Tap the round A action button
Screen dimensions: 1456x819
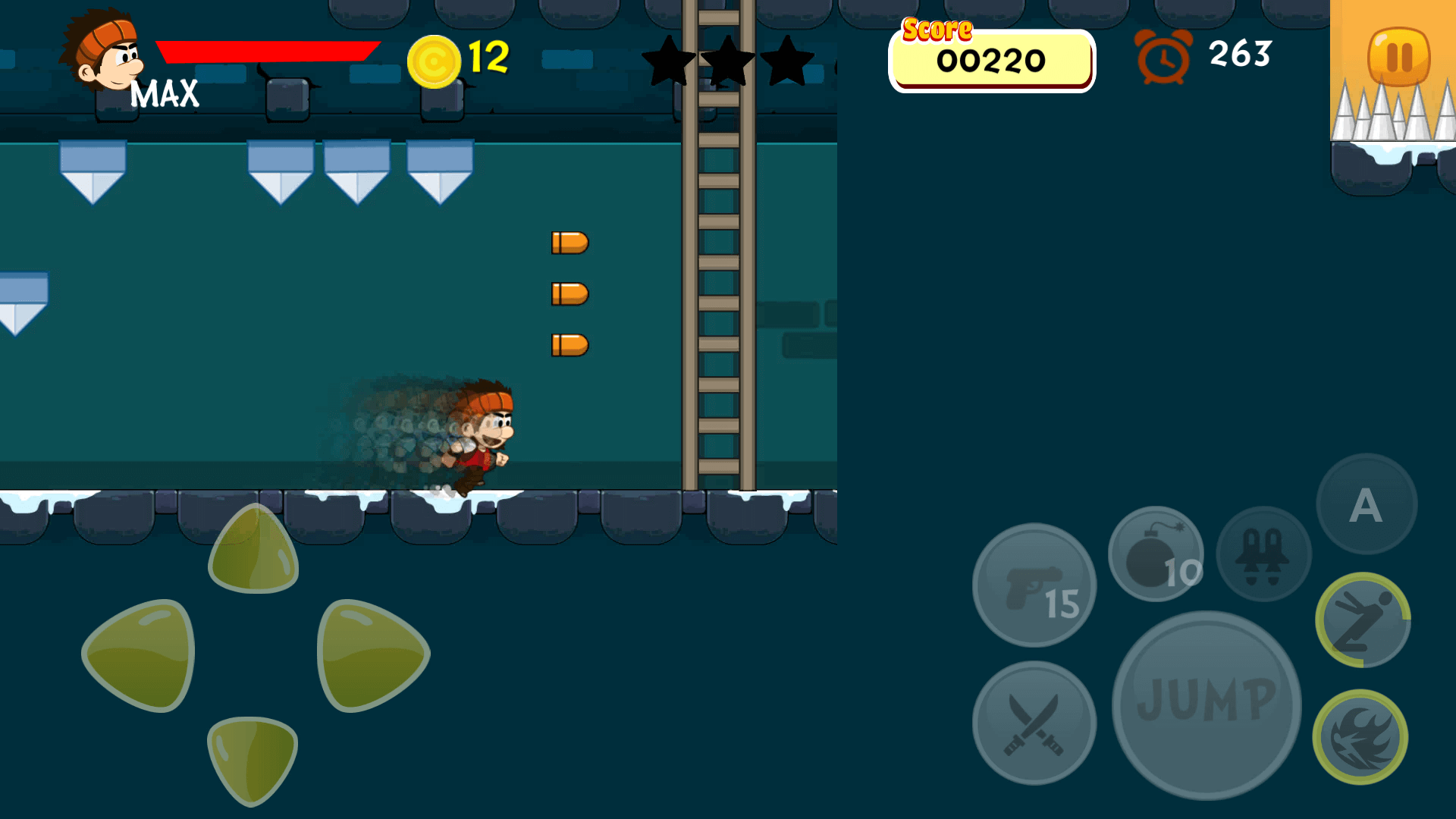pyautogui.click(x=1367, y=504)
